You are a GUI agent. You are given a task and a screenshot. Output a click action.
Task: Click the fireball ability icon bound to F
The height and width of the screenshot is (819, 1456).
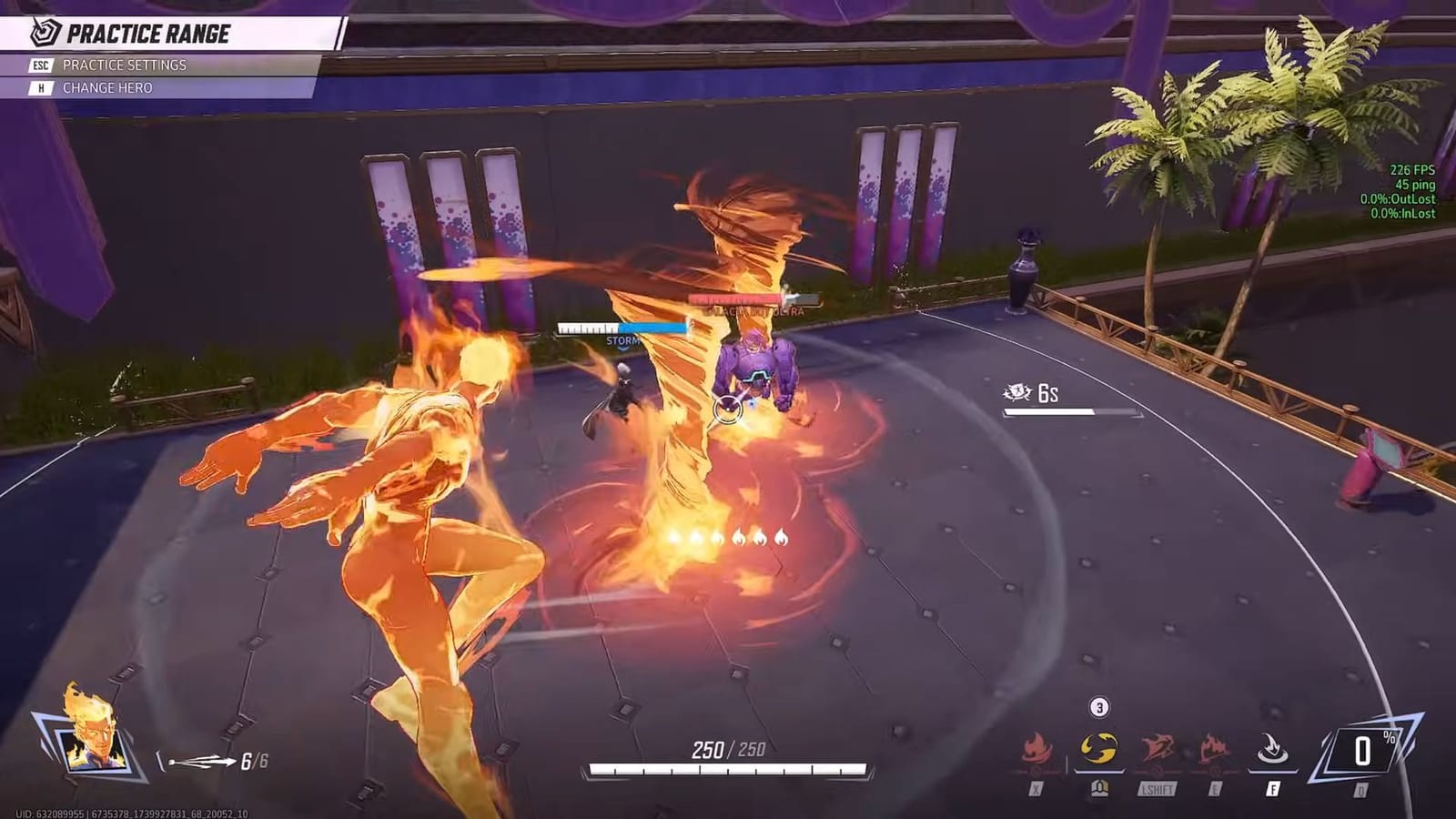click(1274, 746)
